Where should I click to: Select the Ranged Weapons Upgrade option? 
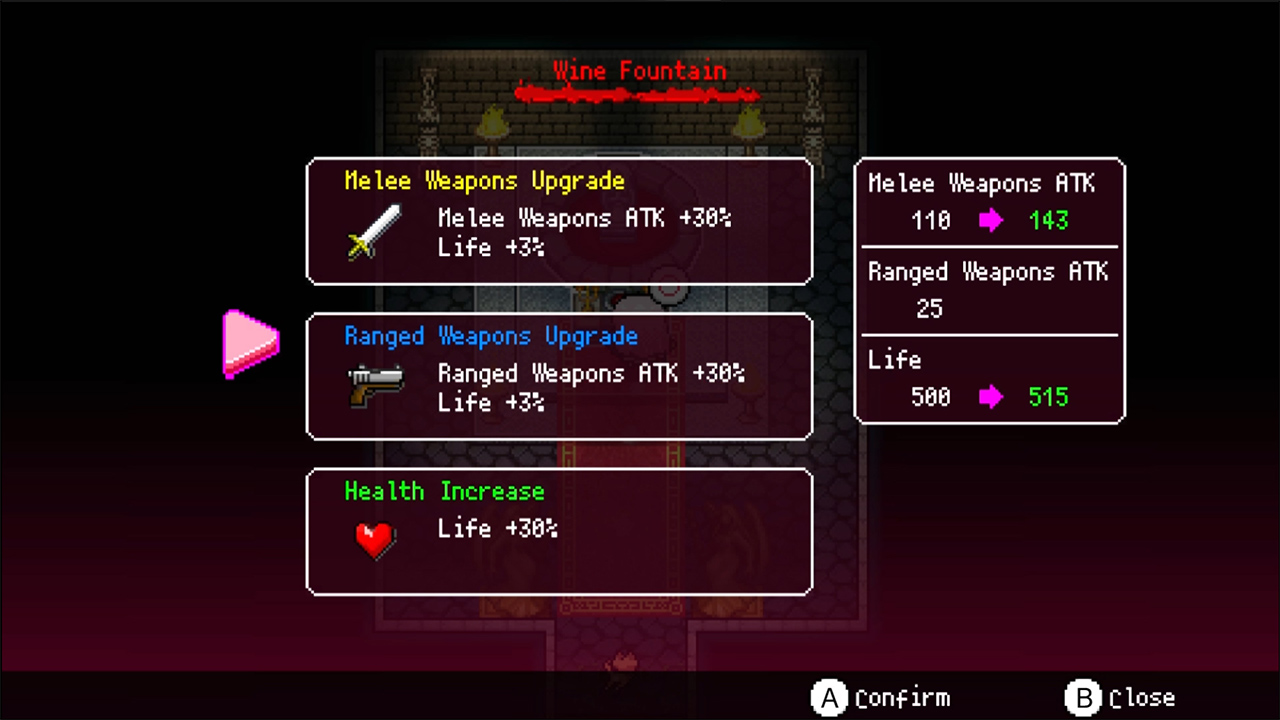(x=559, y=376)
